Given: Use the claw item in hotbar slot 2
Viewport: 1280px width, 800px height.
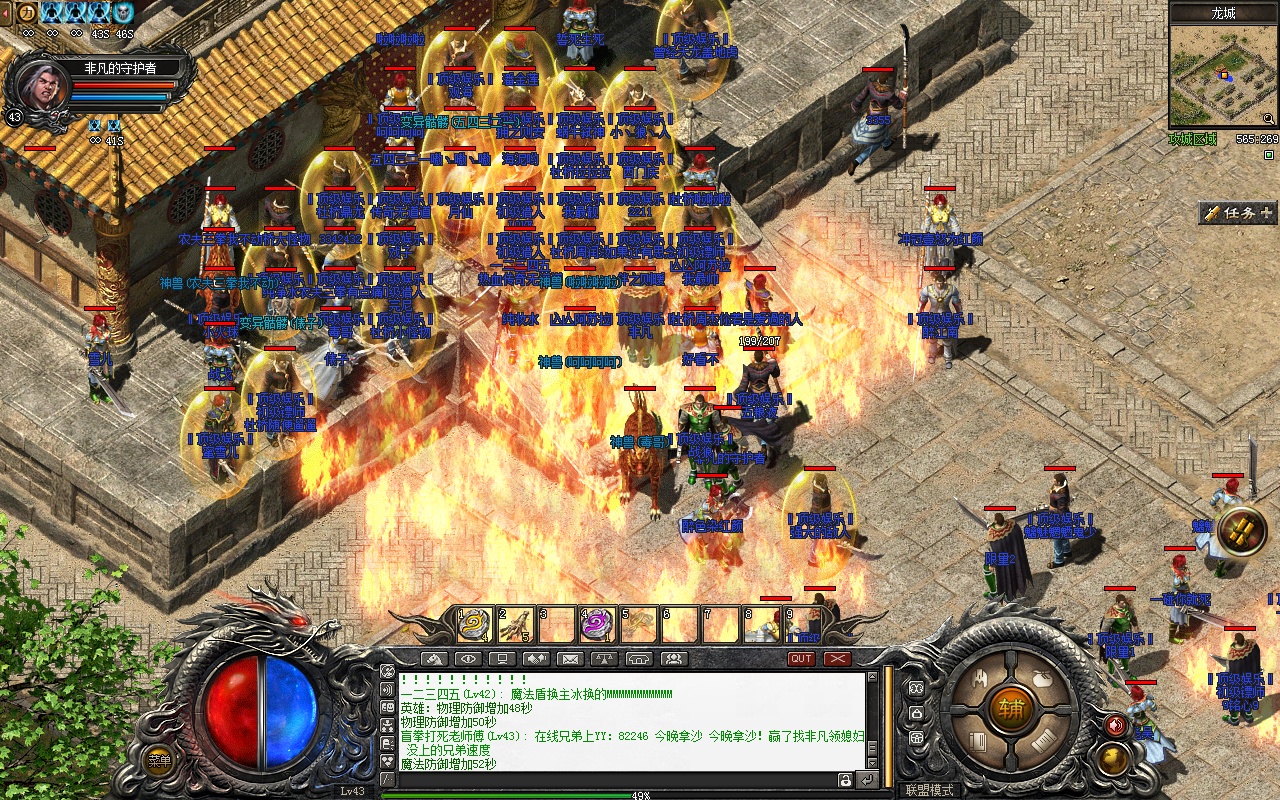Looking at the screenshot, I should coord(515,625).
